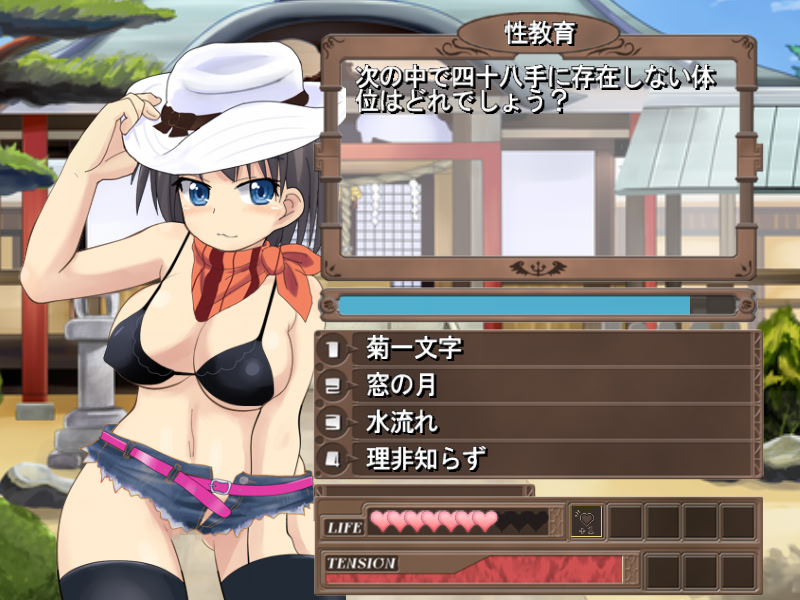Answer with option 4 理非知らず

click(x=535, y=459)
